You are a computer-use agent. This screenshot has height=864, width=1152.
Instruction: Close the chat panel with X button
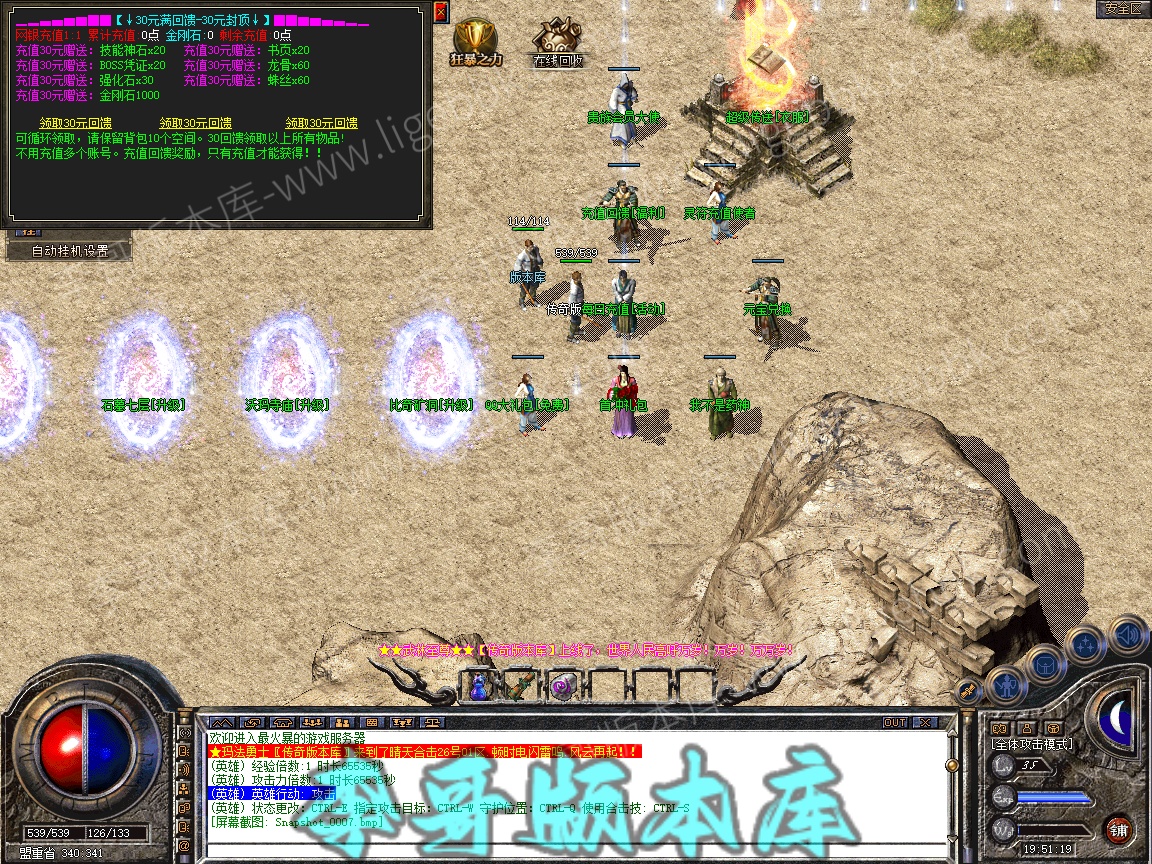point(925,722)
